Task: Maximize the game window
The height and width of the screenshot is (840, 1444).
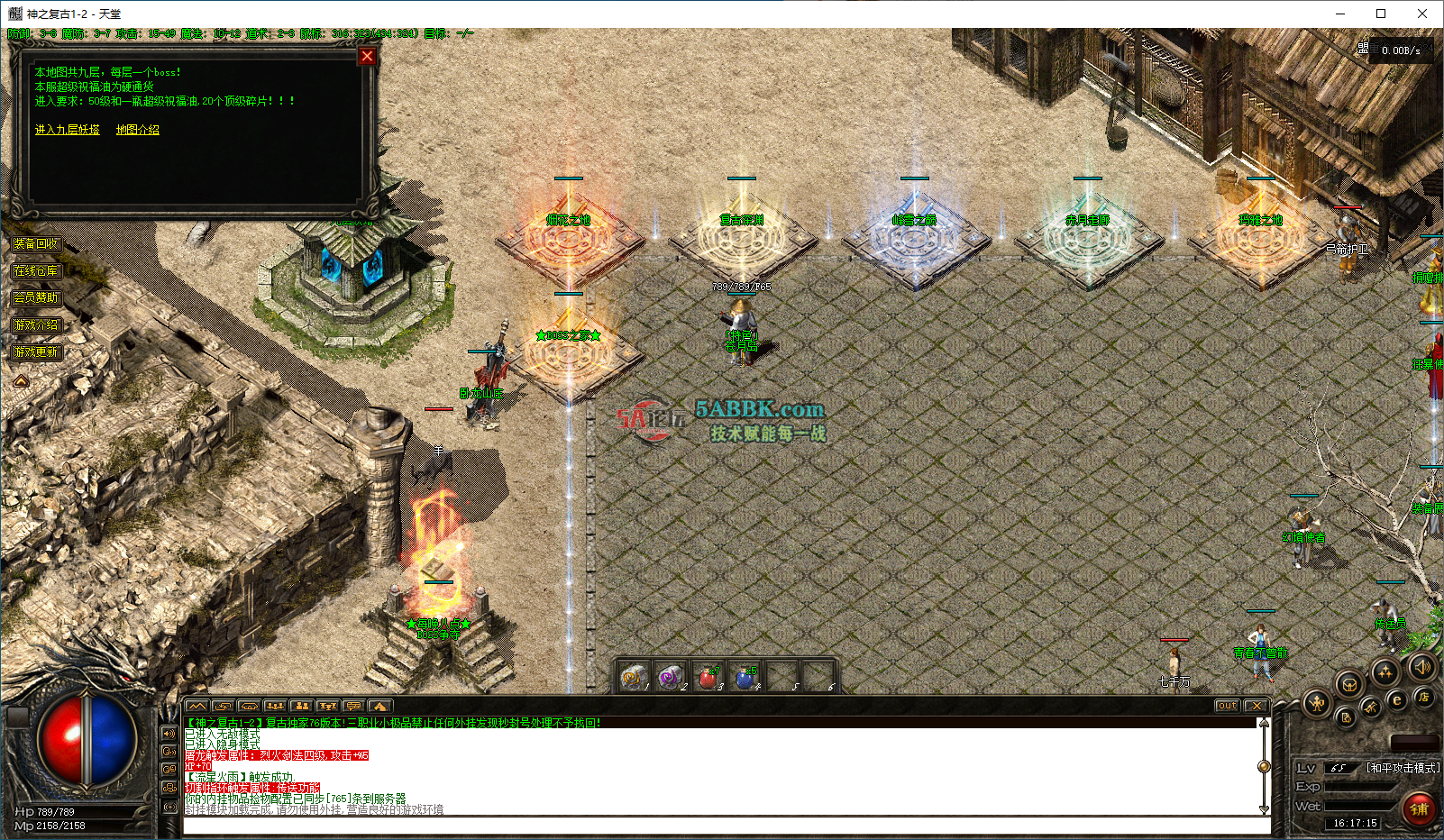Action: click(x=1381, y=14)
